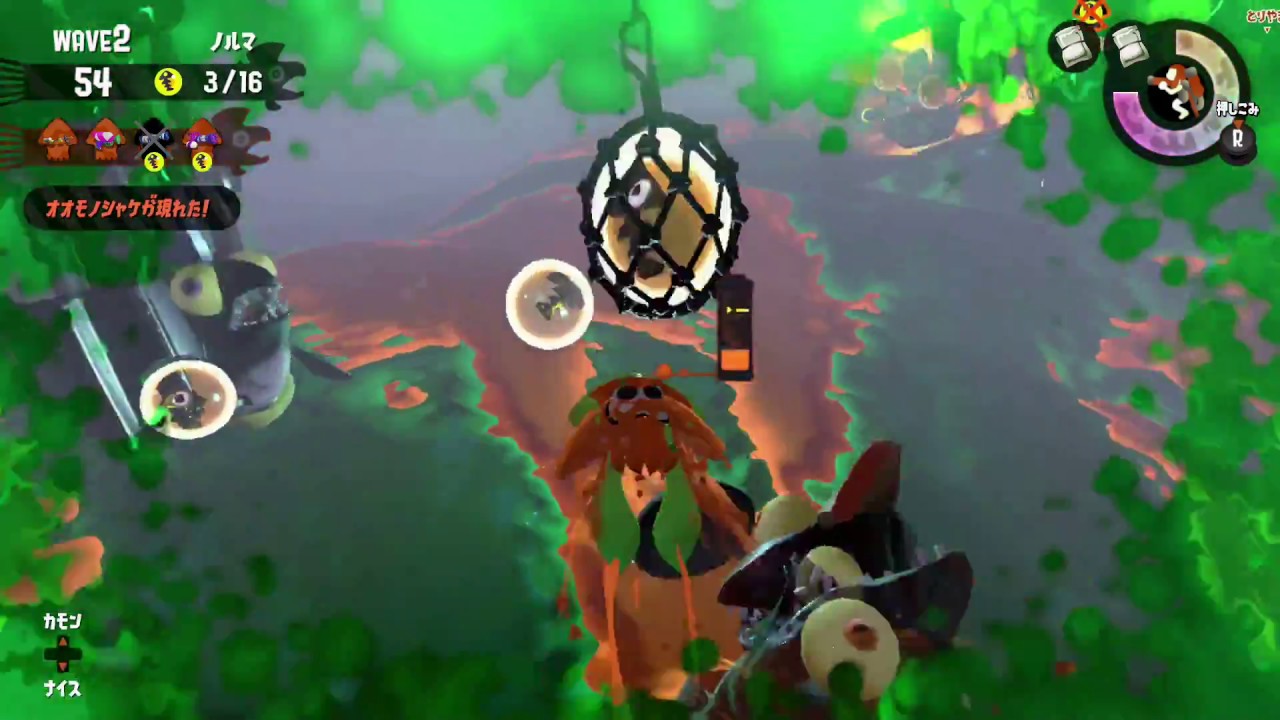Click the crossed lifebuoy icon at top right
The height and width of the screenshot is (720, 1280).
tap(1091, 12)
